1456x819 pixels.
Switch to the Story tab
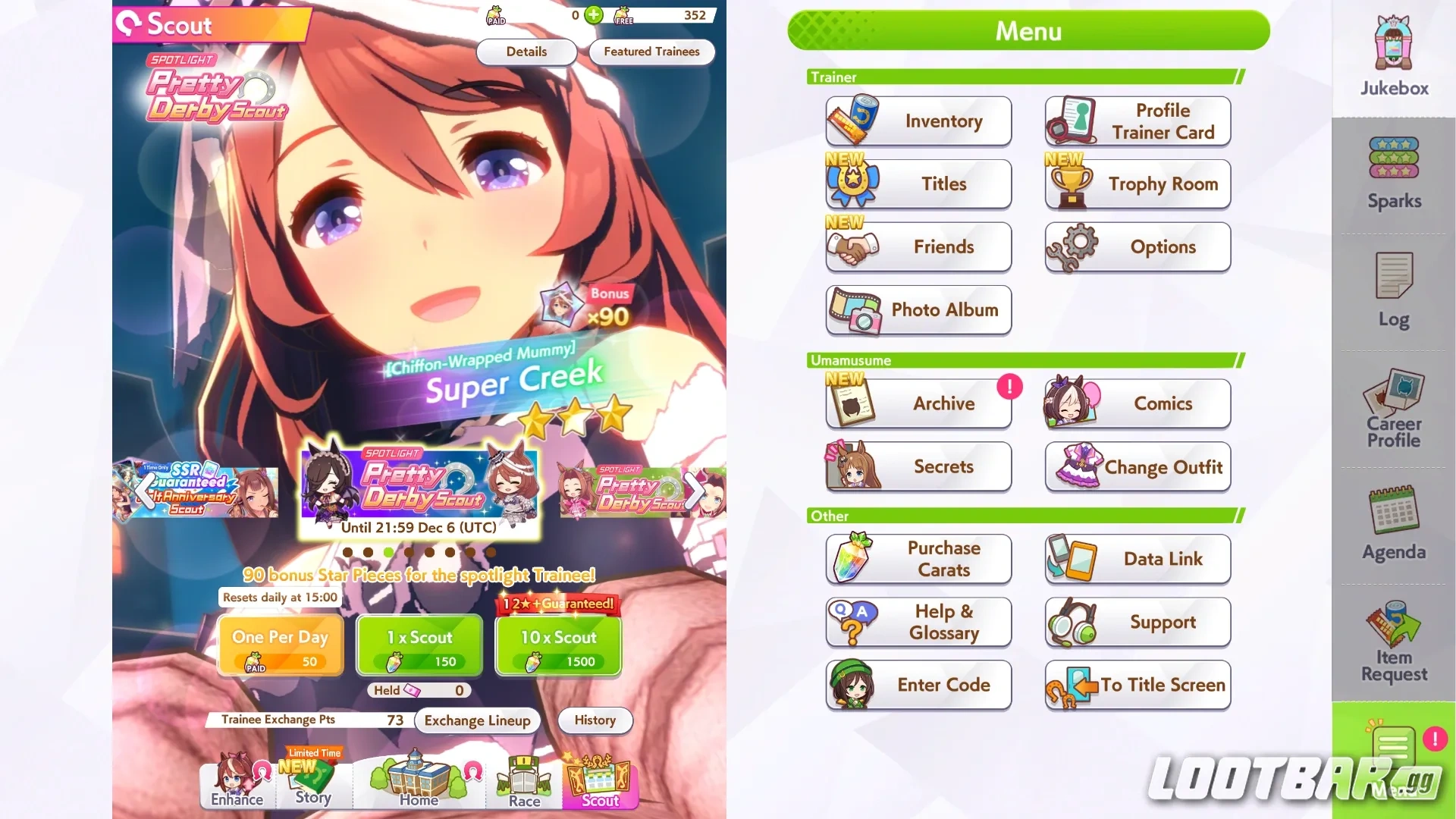(x=314, y=789)
